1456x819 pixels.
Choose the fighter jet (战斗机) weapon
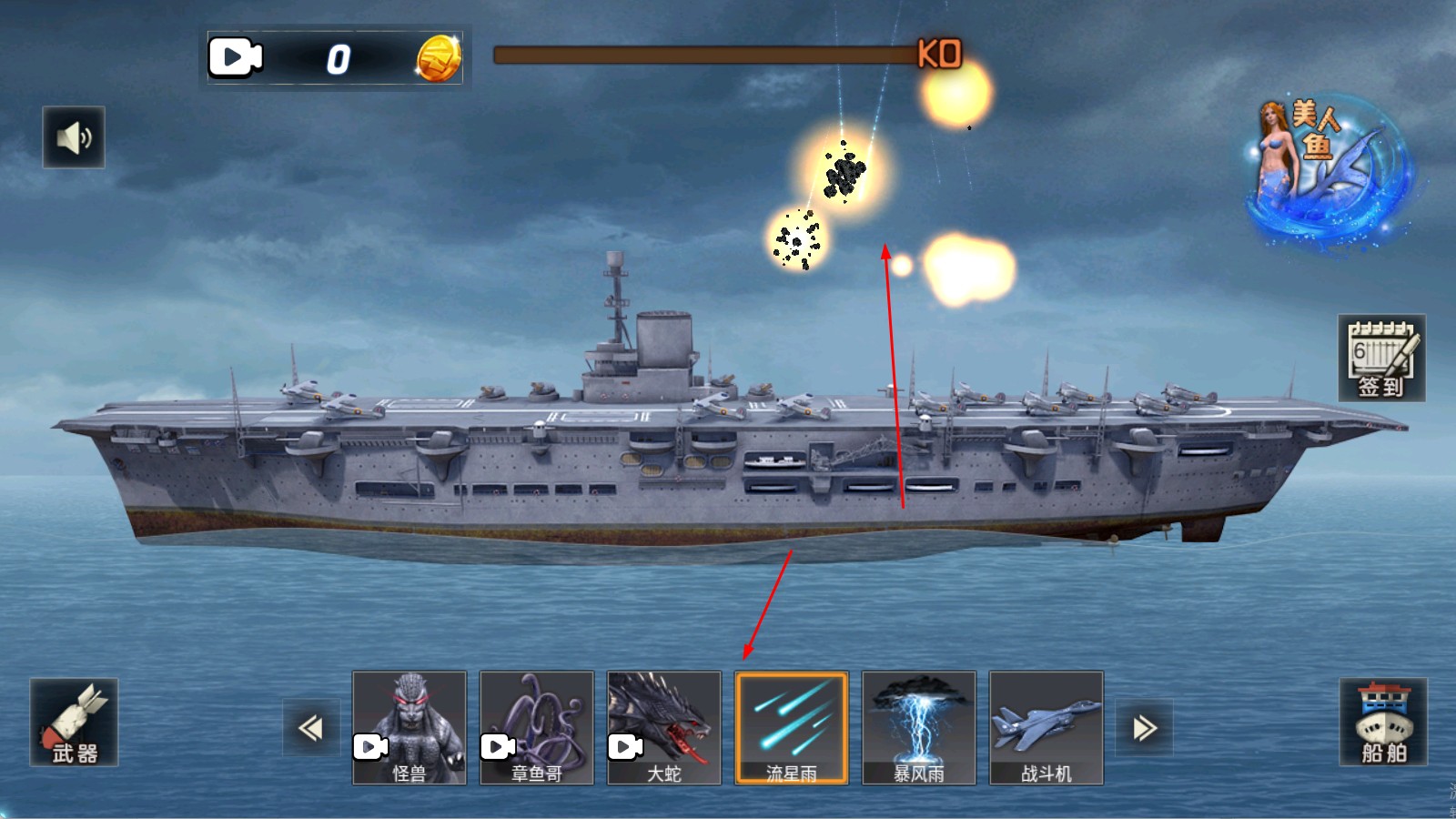pos(1046,728)
